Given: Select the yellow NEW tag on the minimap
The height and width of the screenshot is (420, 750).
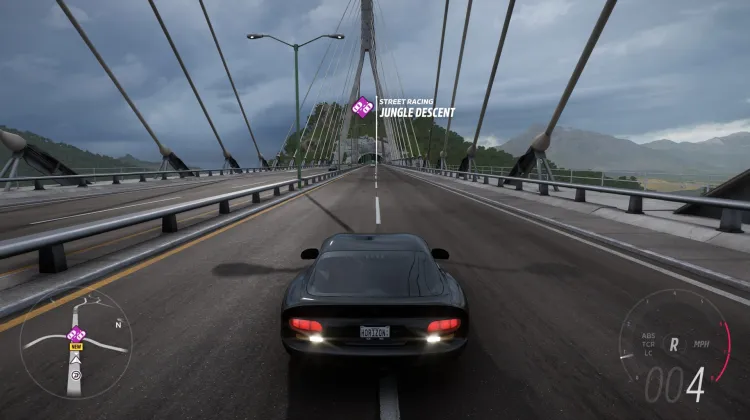Looking at the screenshot, I should click(x=75, y=346).
